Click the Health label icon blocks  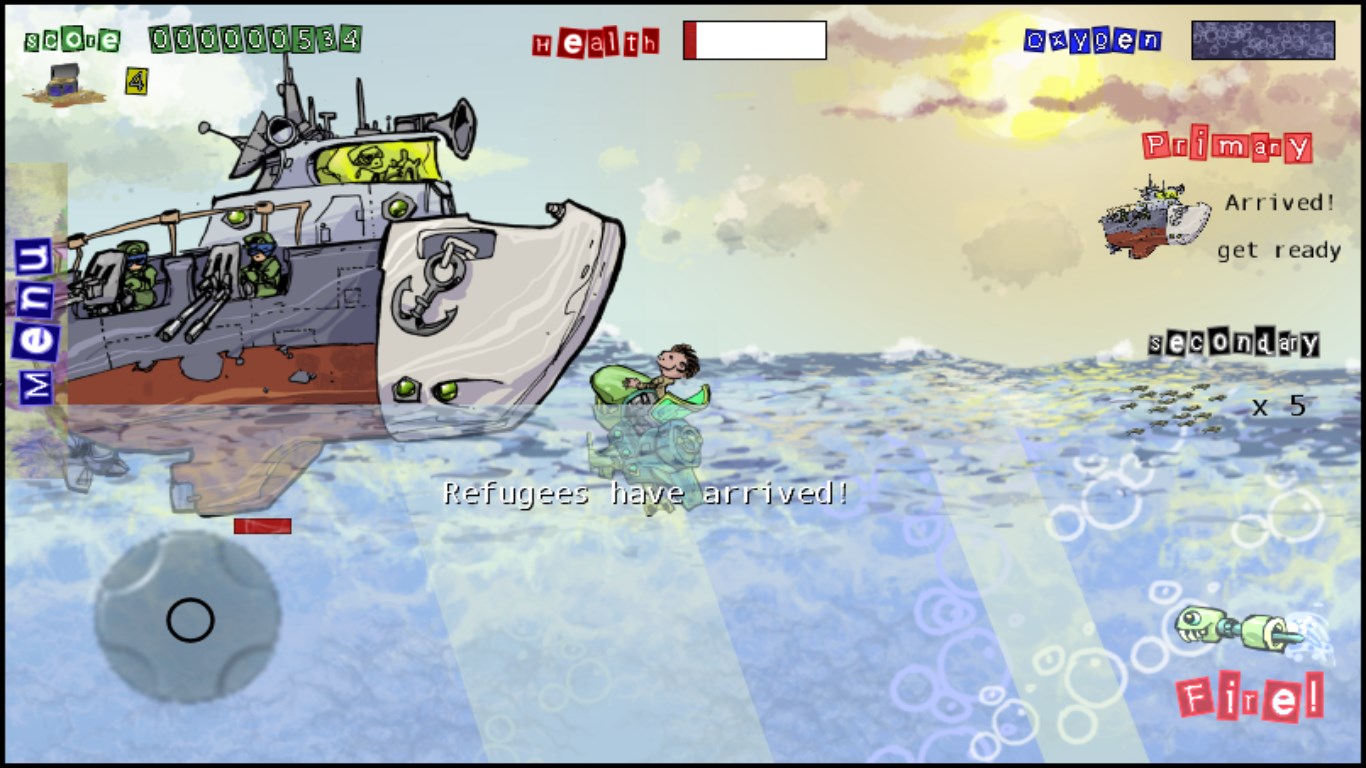pos(595,42)
